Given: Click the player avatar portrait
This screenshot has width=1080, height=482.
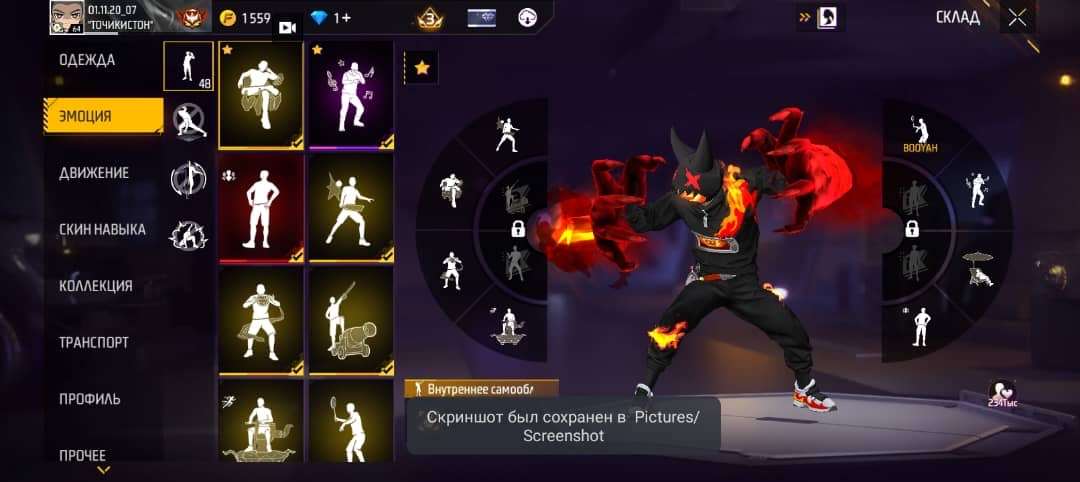Looking at the screenshot, I should pyautogui.click(x=66, y=17).
